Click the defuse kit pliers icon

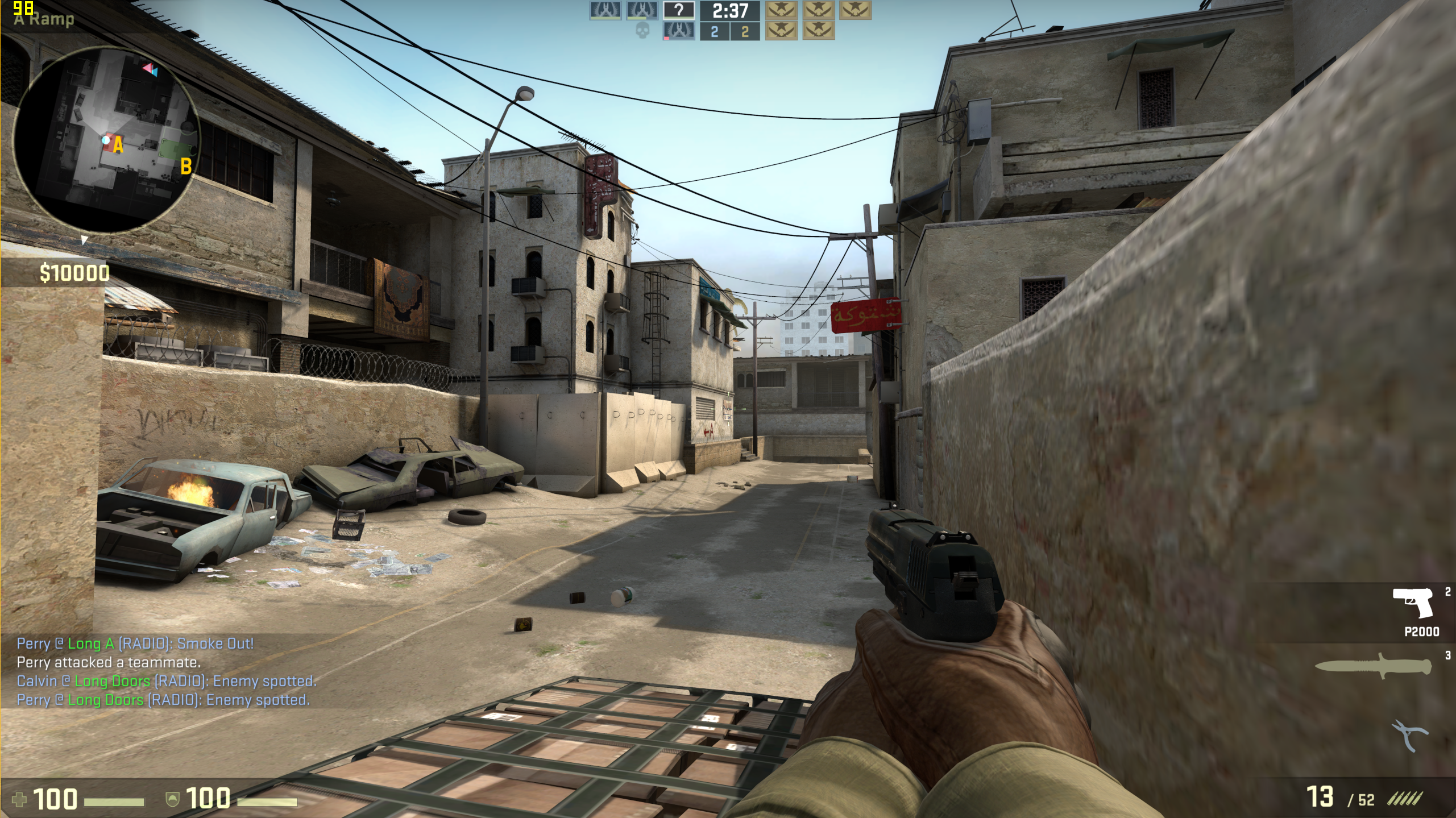[1409, 736]
